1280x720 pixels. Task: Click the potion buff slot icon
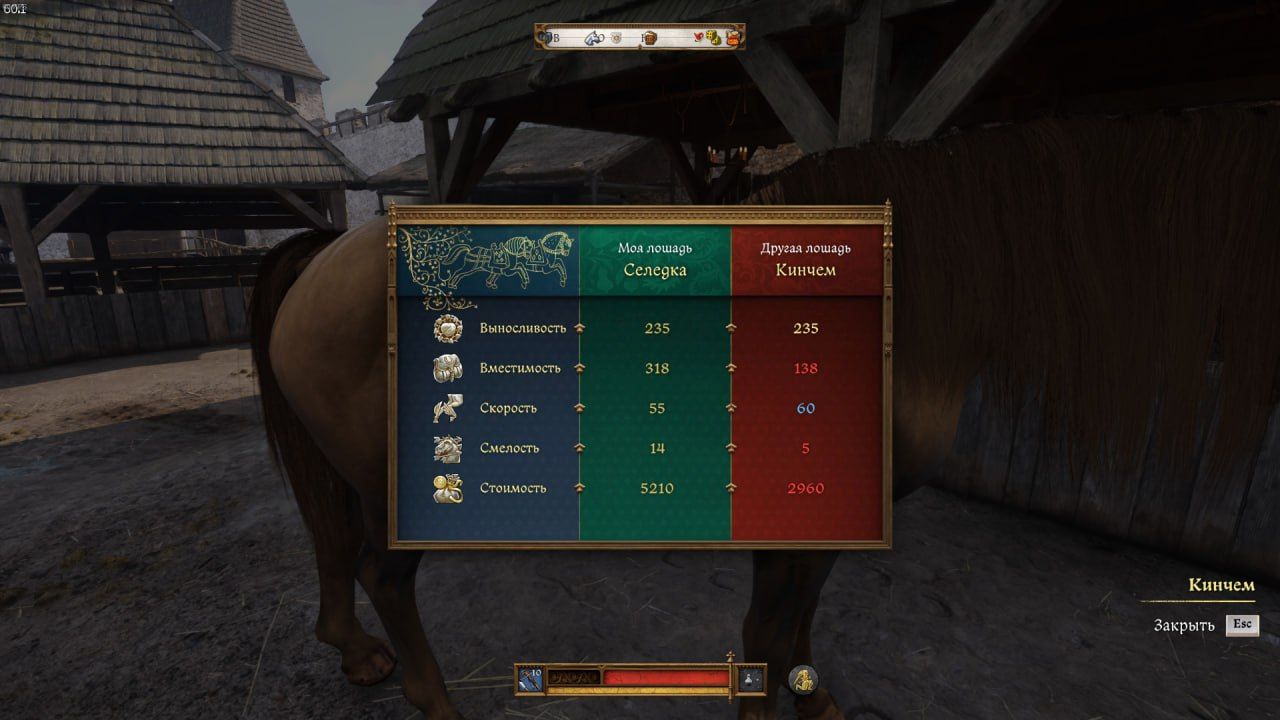click(750, 679)
